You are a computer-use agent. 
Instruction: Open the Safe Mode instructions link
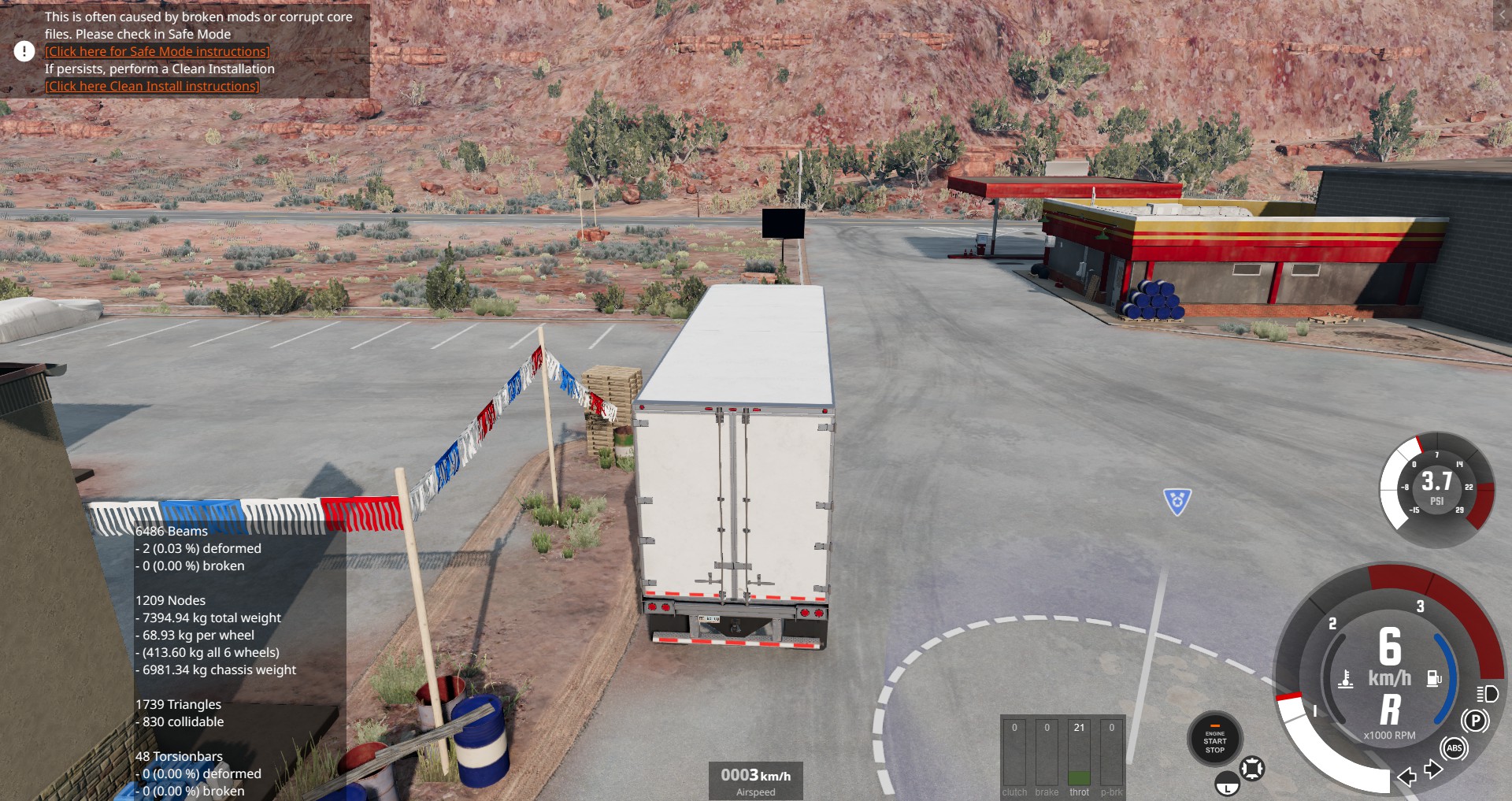(x=157, y=51)
